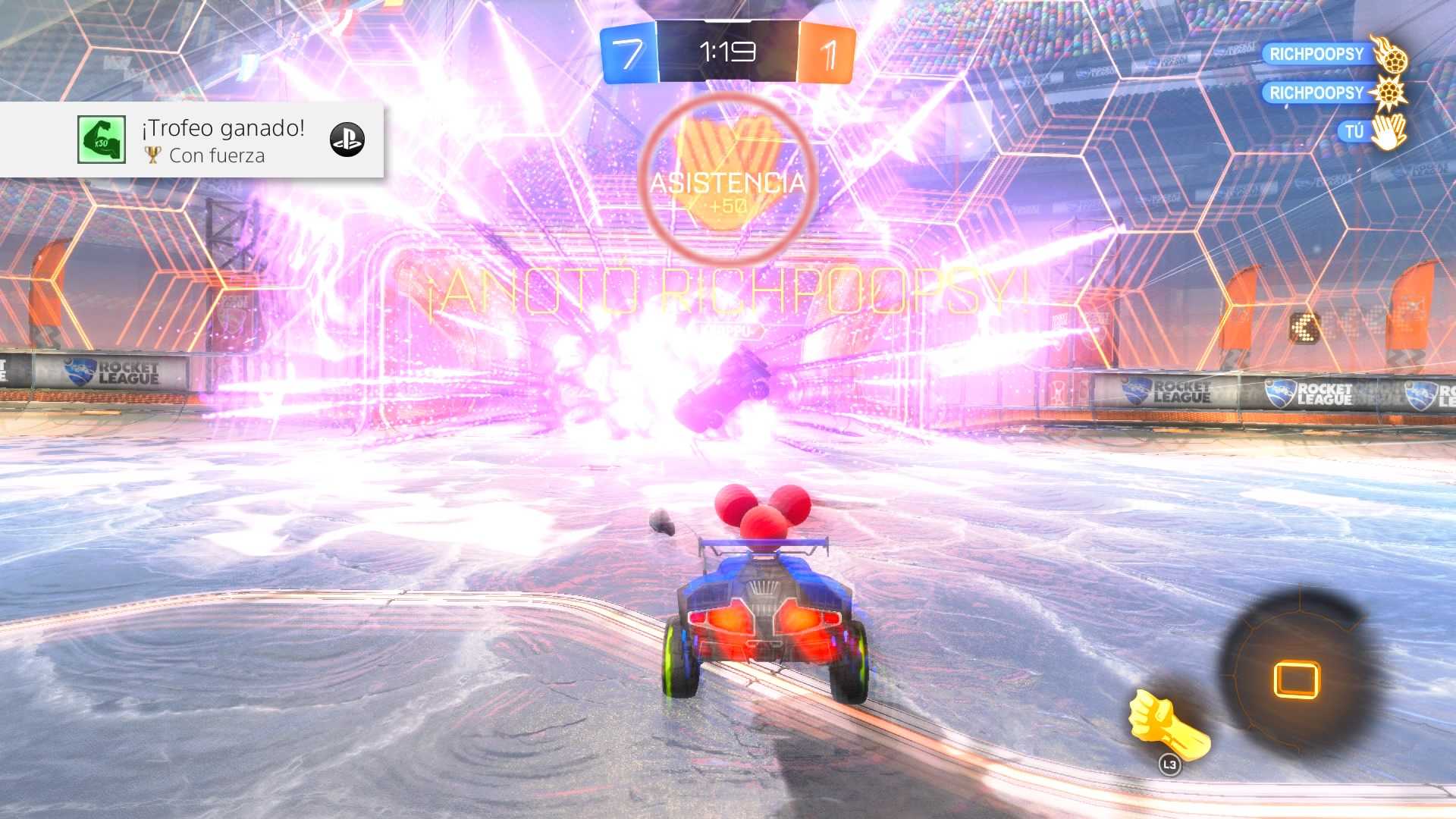
Task: Click the RICHPOOPSY entry with the flaming ball
Action: (x=1316, y=54)
